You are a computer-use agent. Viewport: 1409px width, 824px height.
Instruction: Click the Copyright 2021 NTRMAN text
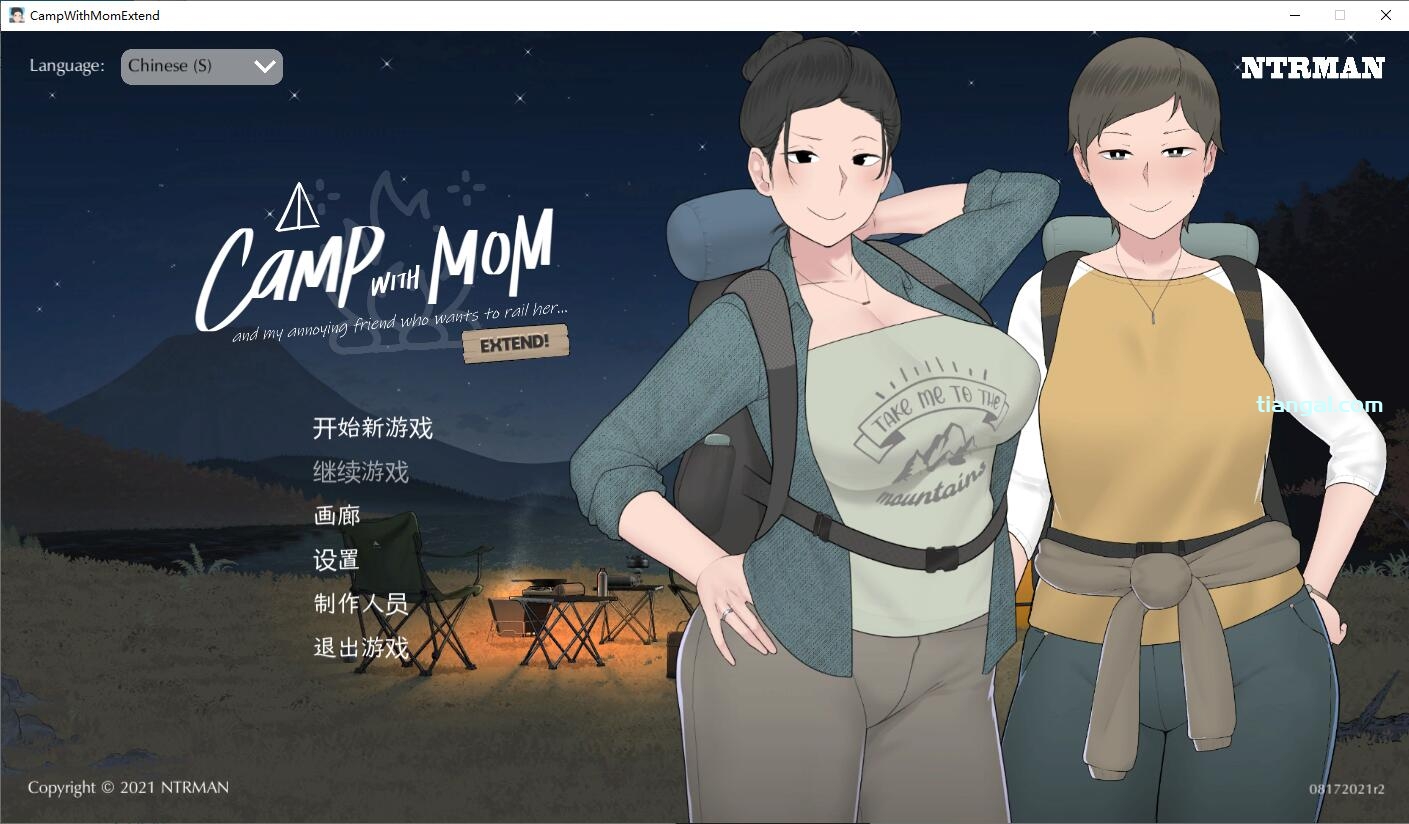coord(128,788)
